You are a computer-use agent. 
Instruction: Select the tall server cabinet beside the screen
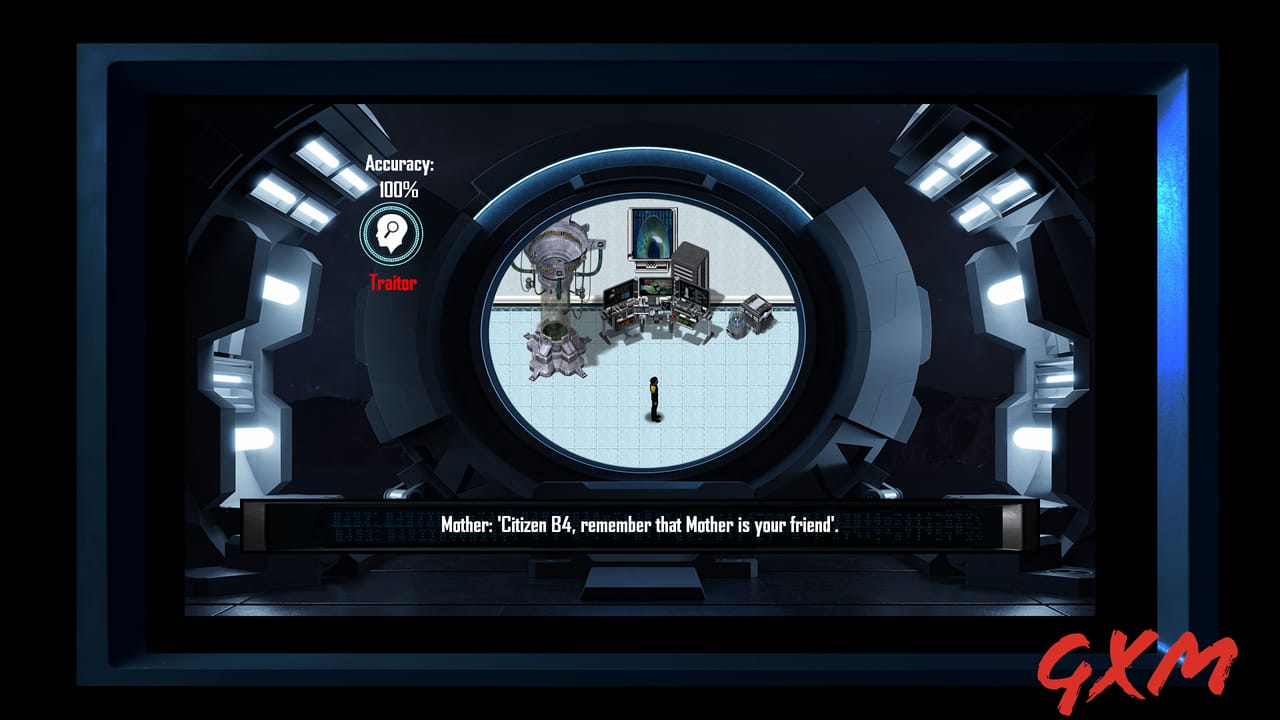tap(688, 263)
